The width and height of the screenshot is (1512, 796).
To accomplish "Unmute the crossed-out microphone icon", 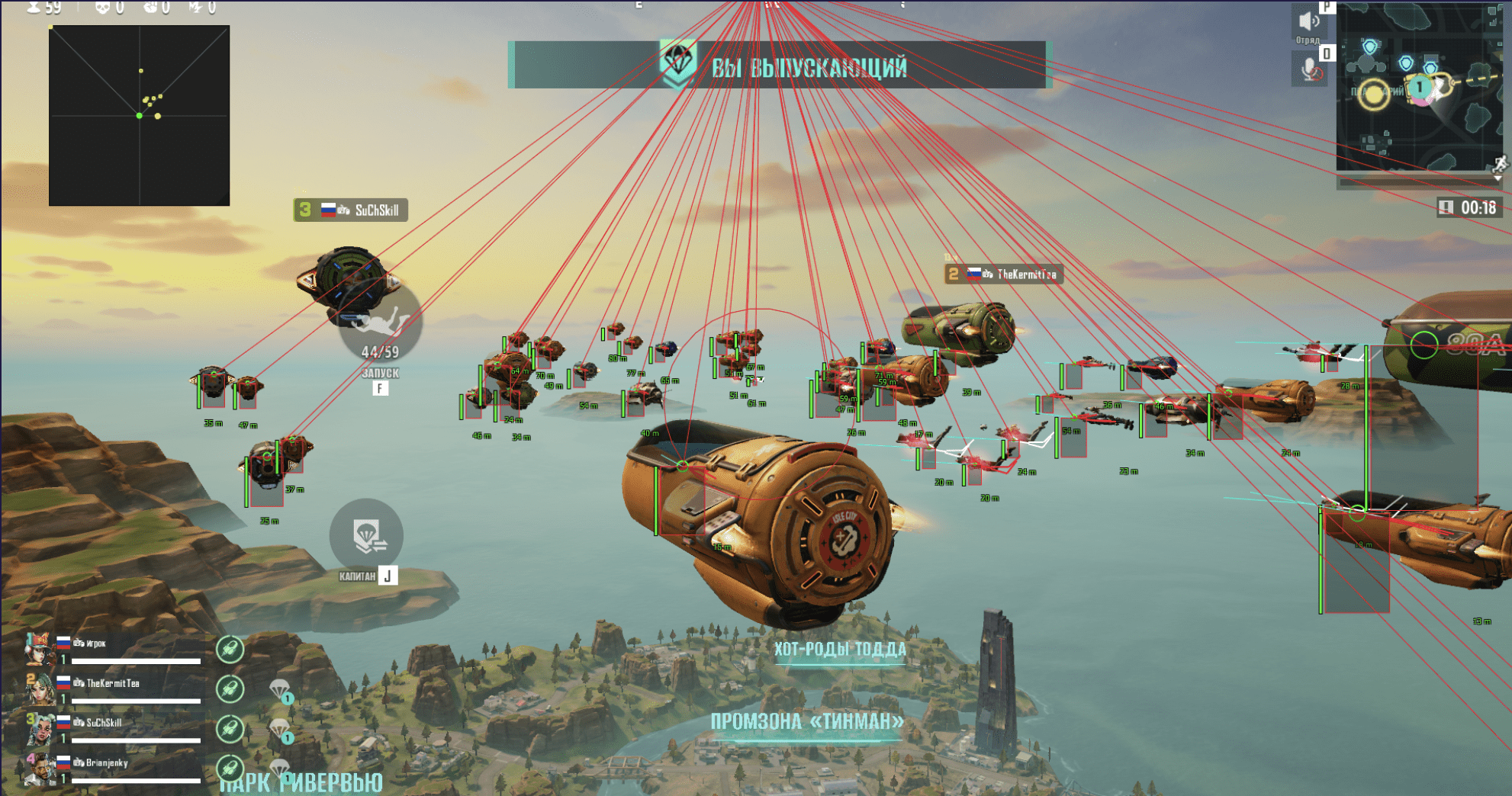I will tap(1311, 70).
